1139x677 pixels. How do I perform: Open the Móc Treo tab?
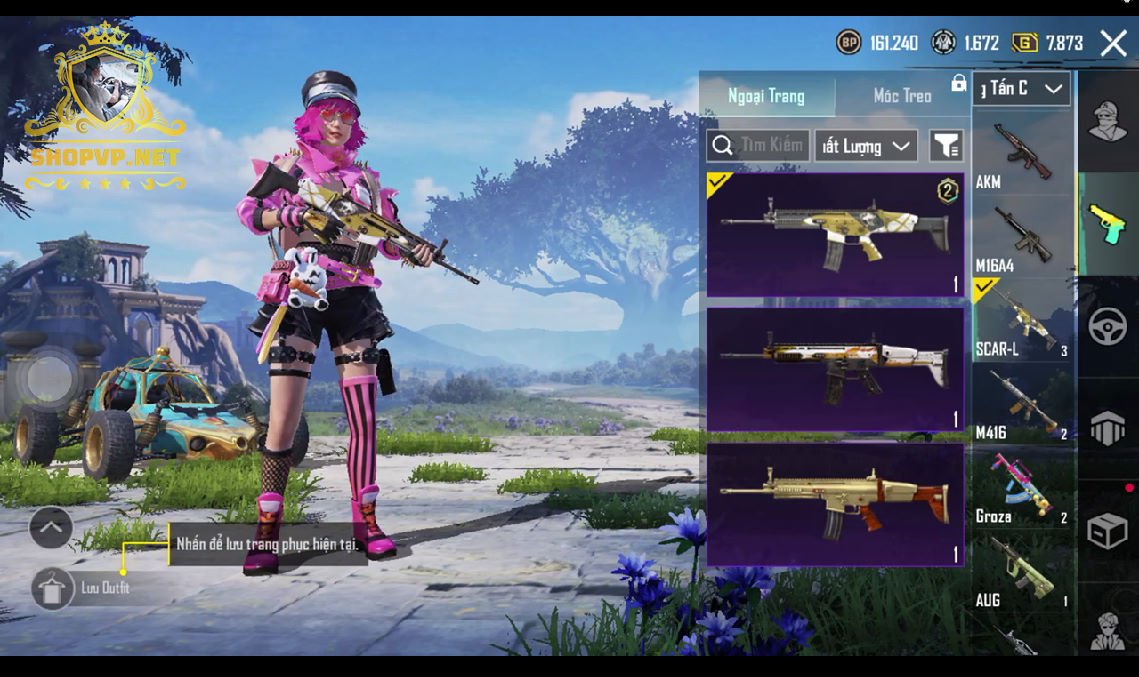pos(902,96)
